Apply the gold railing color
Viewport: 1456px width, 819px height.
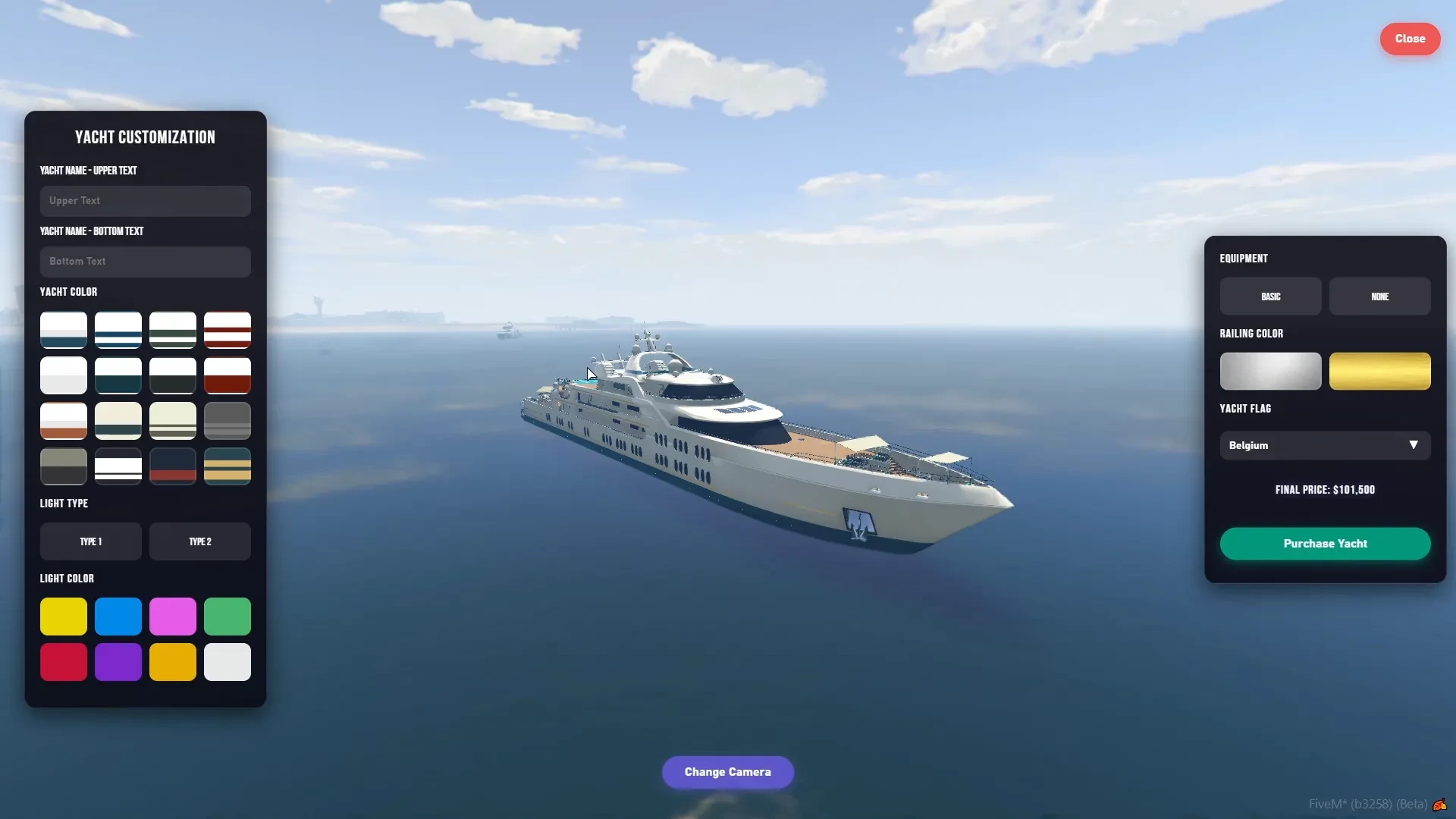tap(1379, 372)
